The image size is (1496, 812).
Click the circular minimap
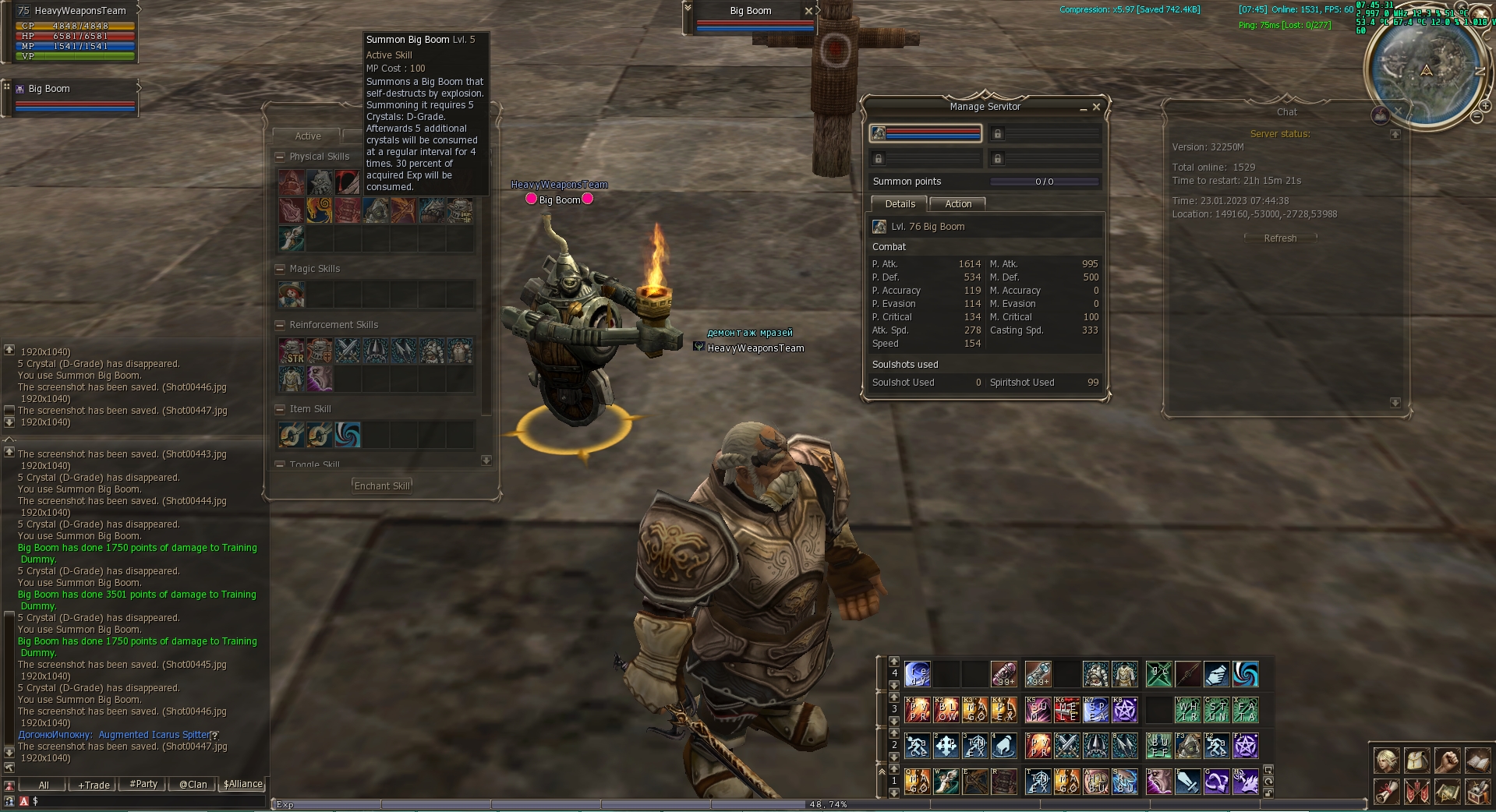[1426, 71]
